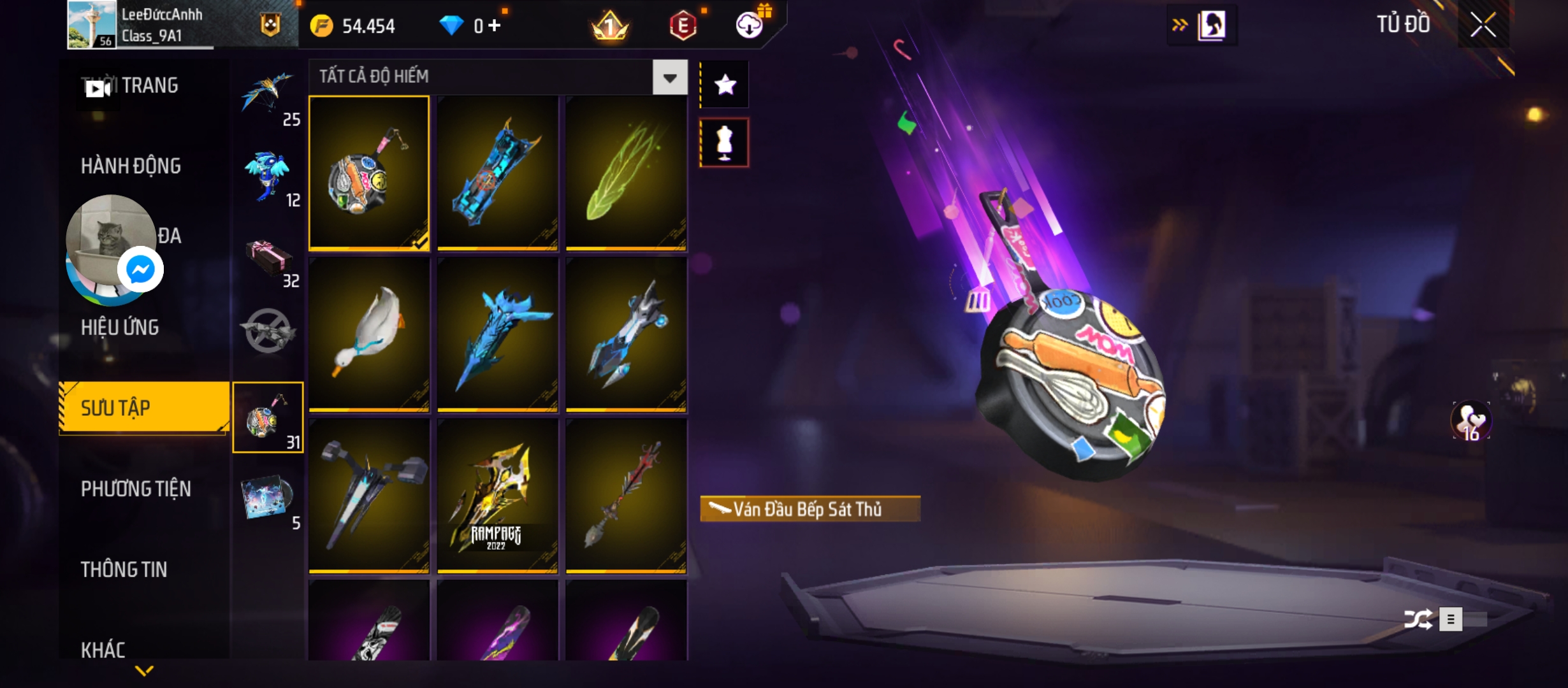Toggle the star favorites filter

(x=725, y=85)
